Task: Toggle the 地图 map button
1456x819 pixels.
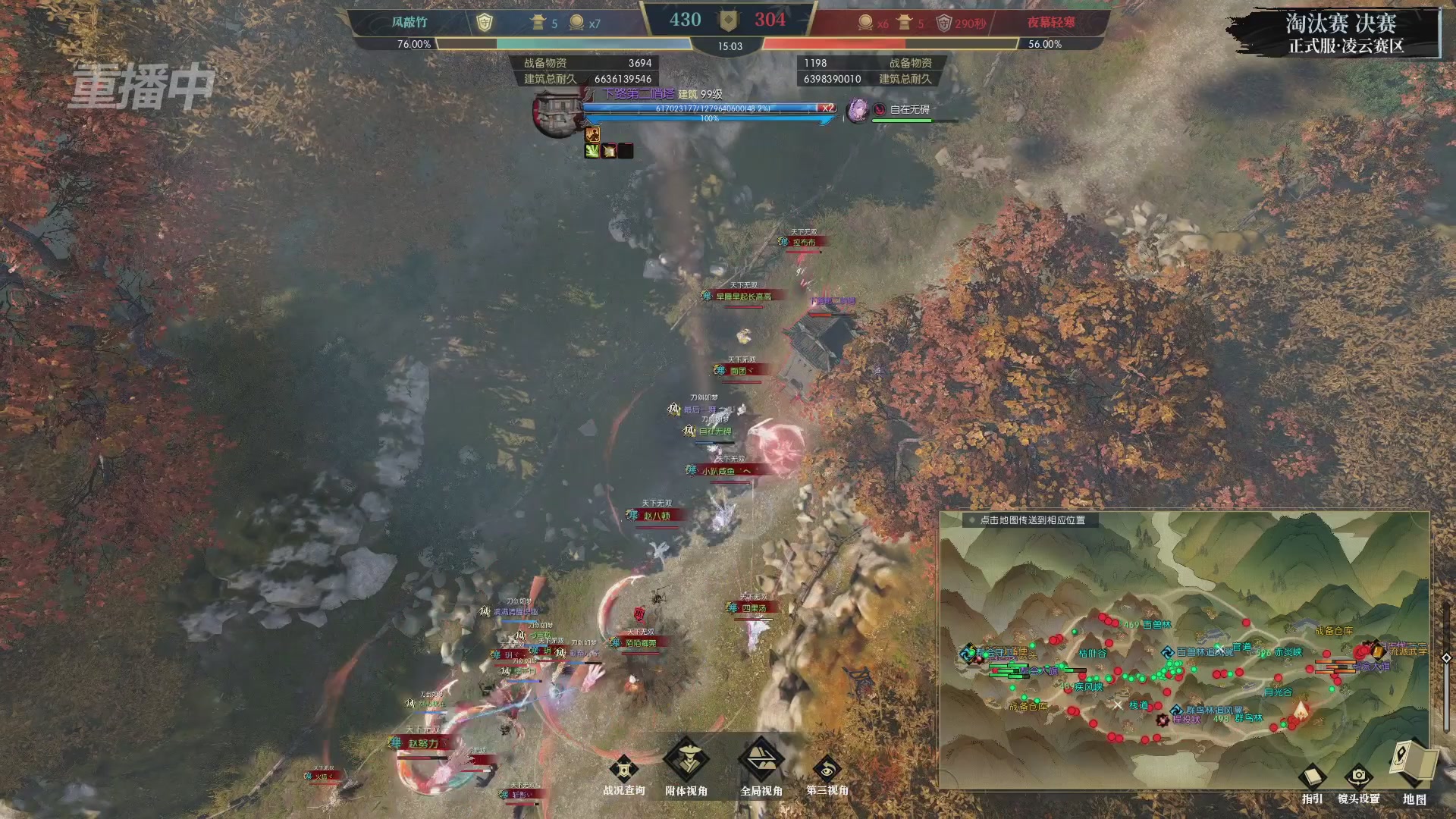Action: [1414, 764]
